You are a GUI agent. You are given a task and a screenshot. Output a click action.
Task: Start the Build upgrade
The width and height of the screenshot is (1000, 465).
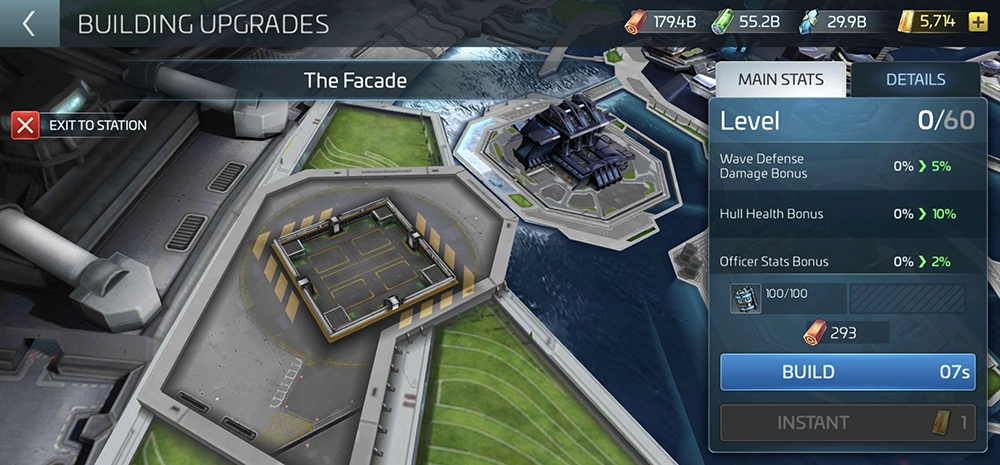click(x=848, y=372)
